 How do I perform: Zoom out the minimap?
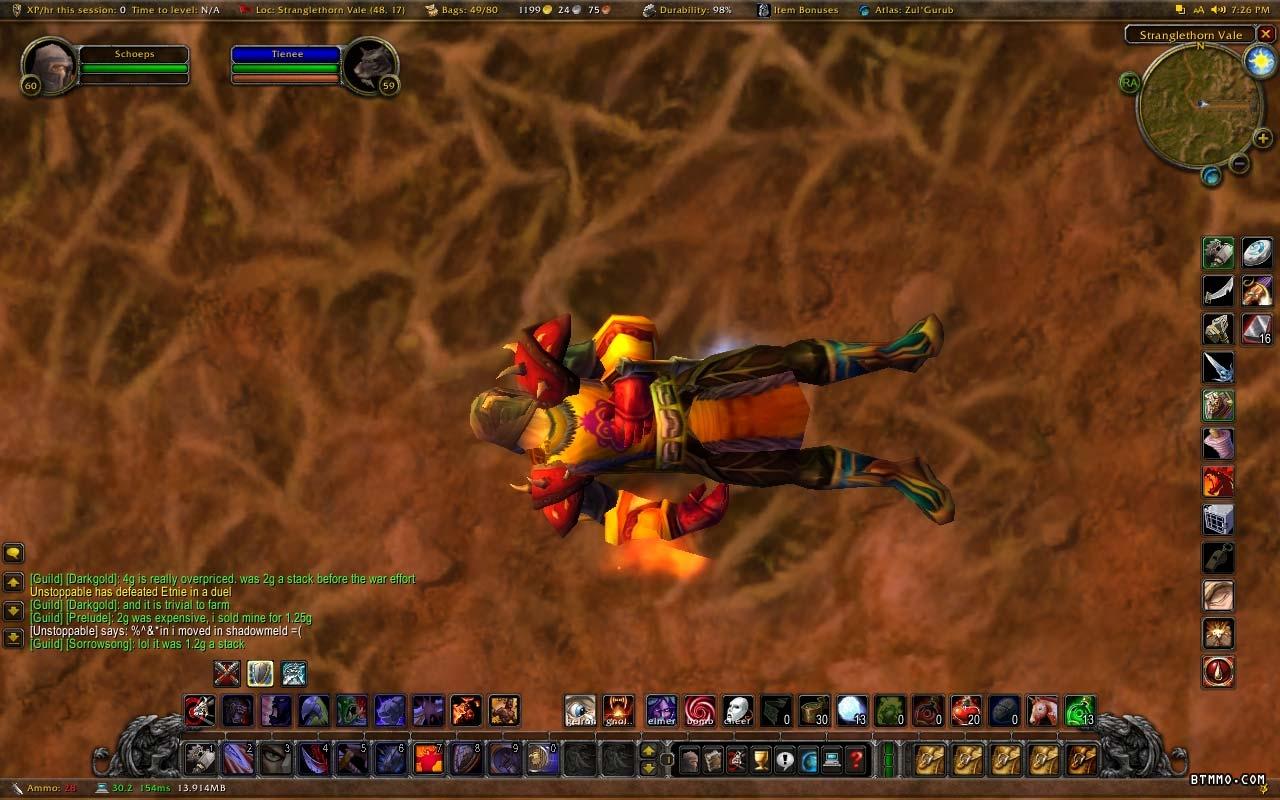(1239, 163)
